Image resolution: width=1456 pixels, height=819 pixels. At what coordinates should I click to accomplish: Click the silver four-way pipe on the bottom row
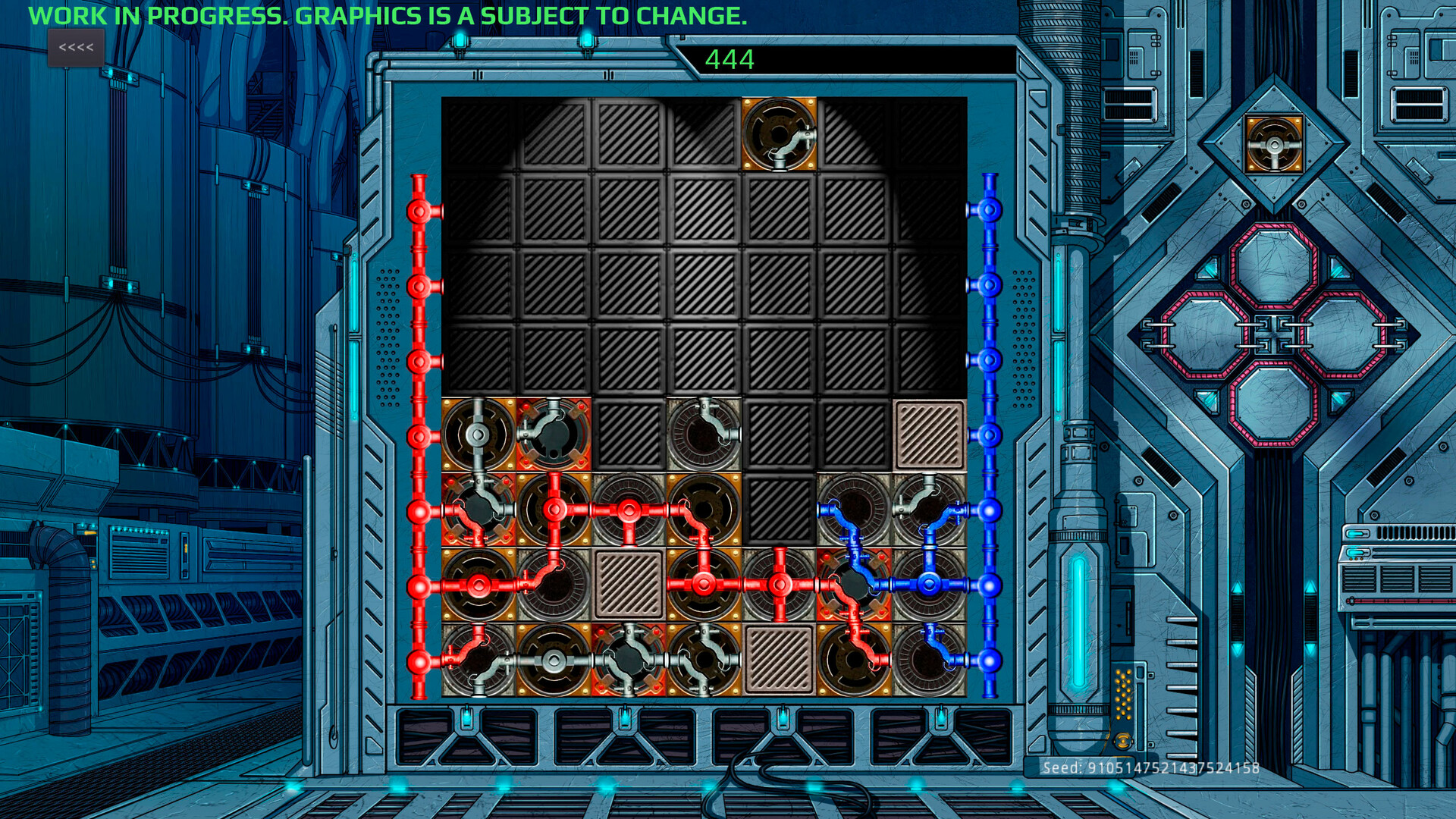[x=629, y=661]
